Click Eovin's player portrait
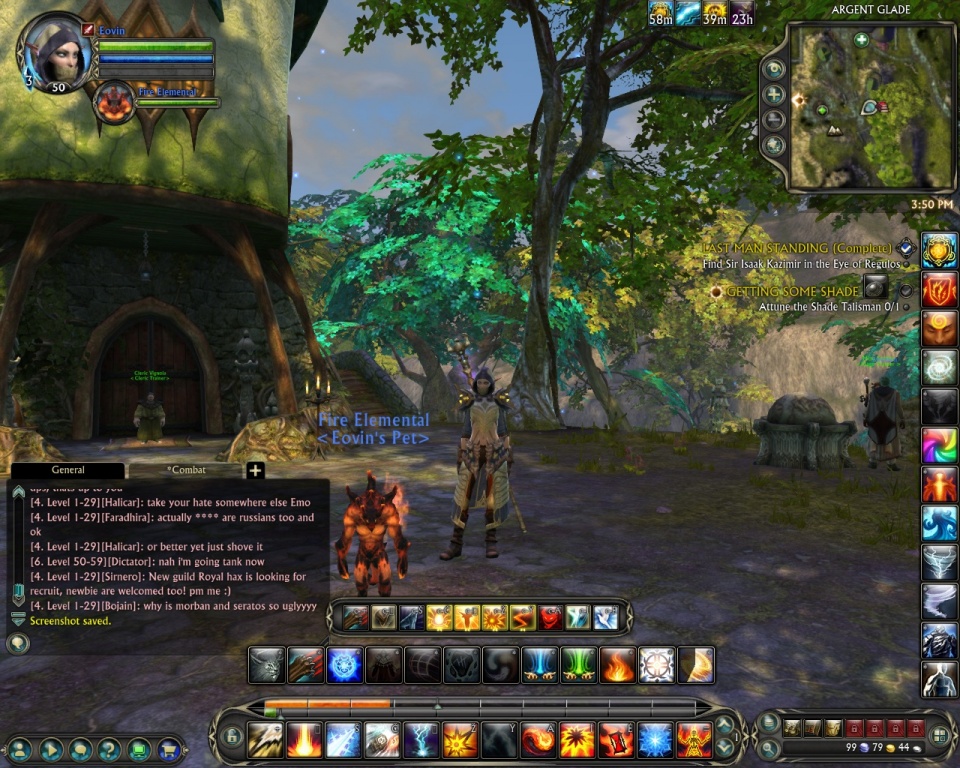The width and height of the screenshot is (960, 768). (57, 52)
